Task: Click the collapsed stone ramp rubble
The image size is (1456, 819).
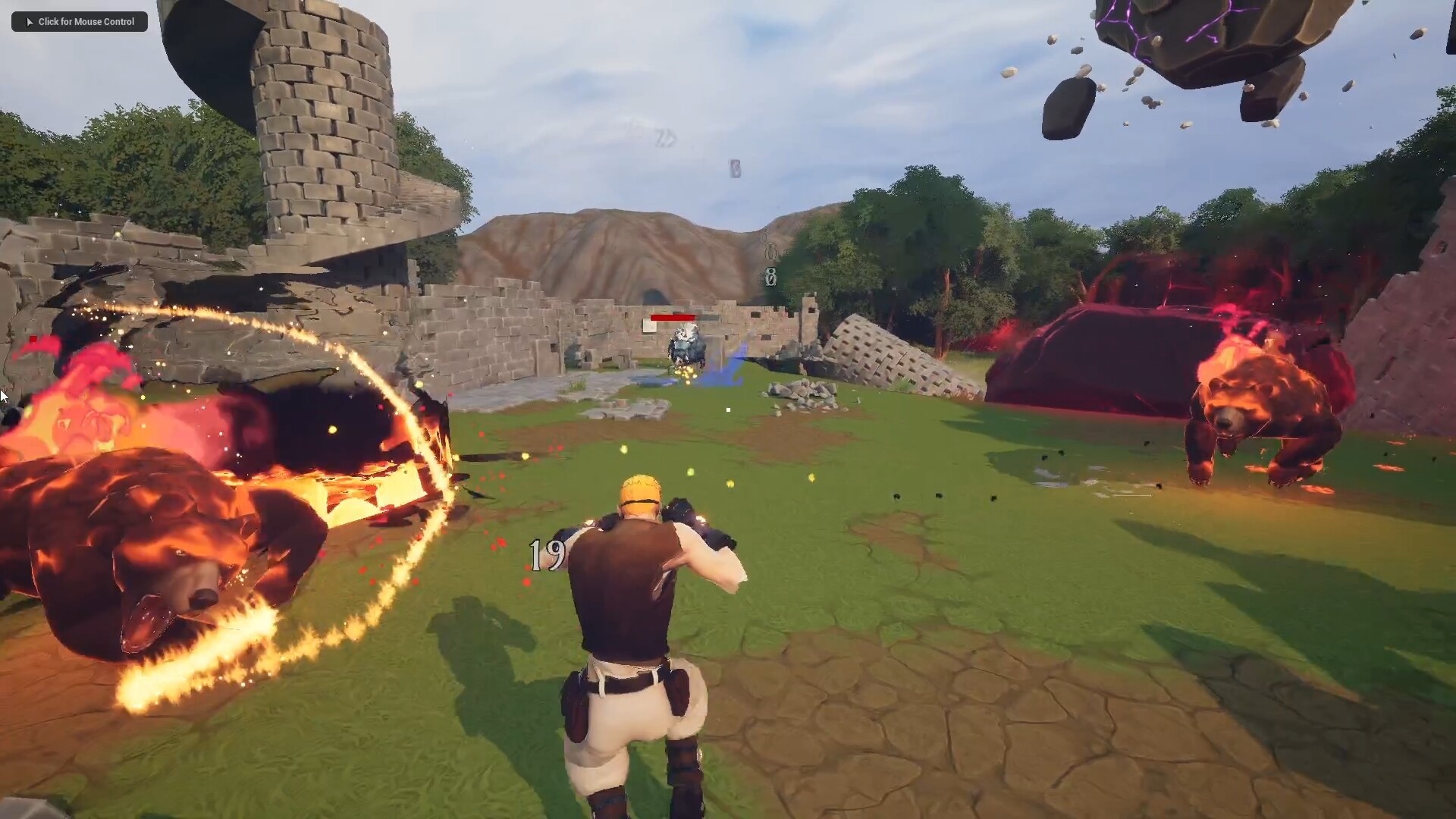Action: coord(880,356)
